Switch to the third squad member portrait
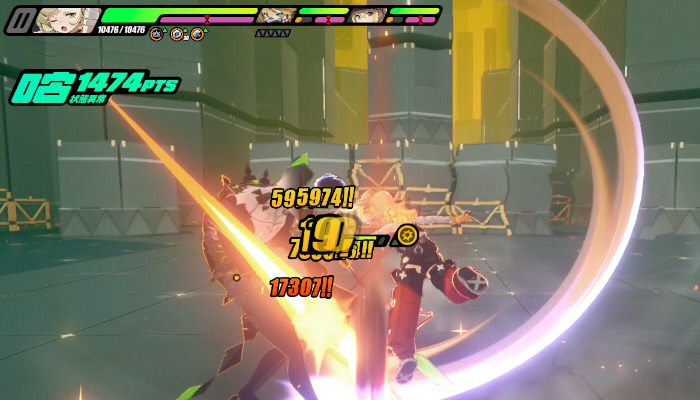Screen dimensions: 700x400 (367, 16)
